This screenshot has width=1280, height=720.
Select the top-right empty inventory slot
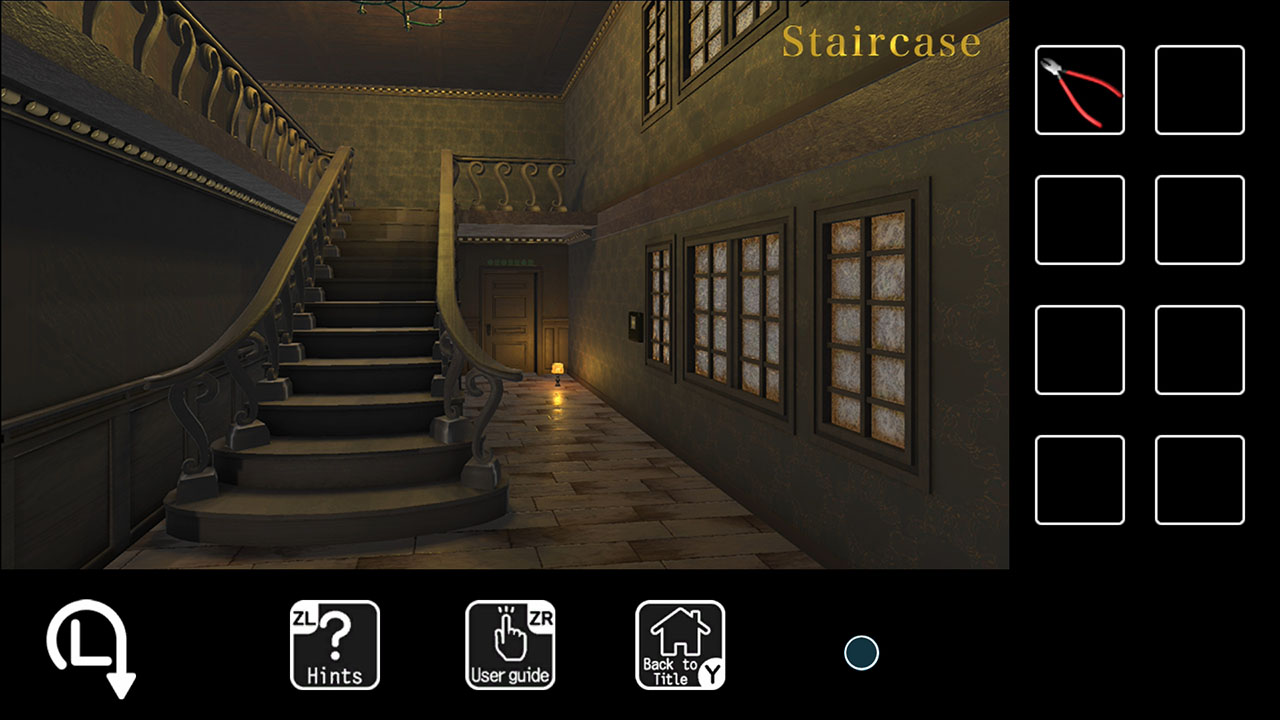[x=1199, y=90]
